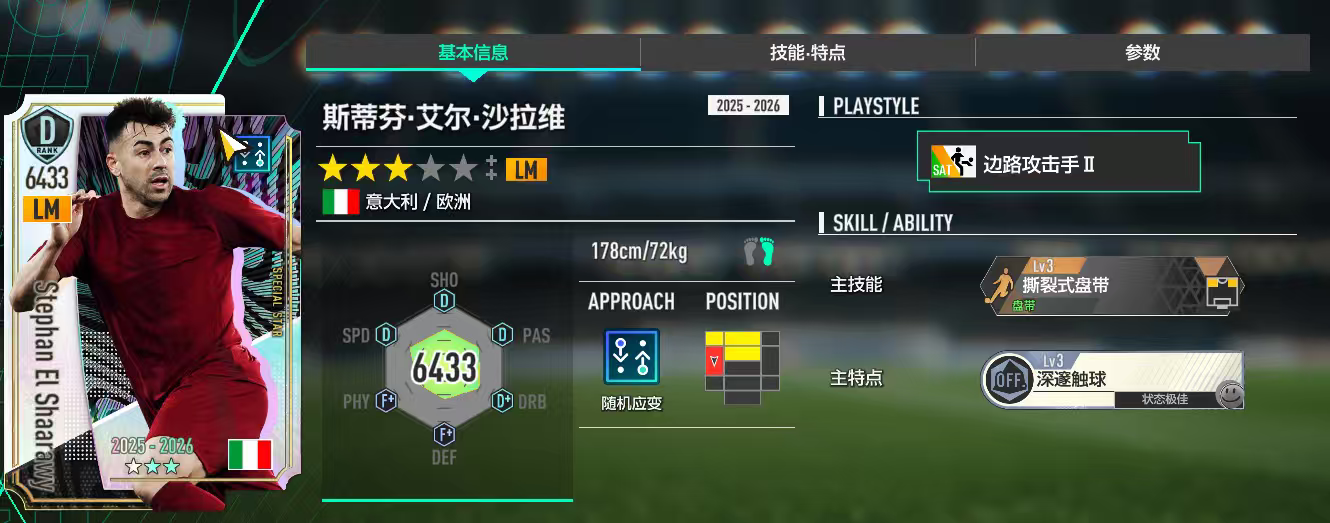Viewport: 1330px width, 523px height.
Task: Open the 技能·特点 tab
Action: tap(808, 53)
